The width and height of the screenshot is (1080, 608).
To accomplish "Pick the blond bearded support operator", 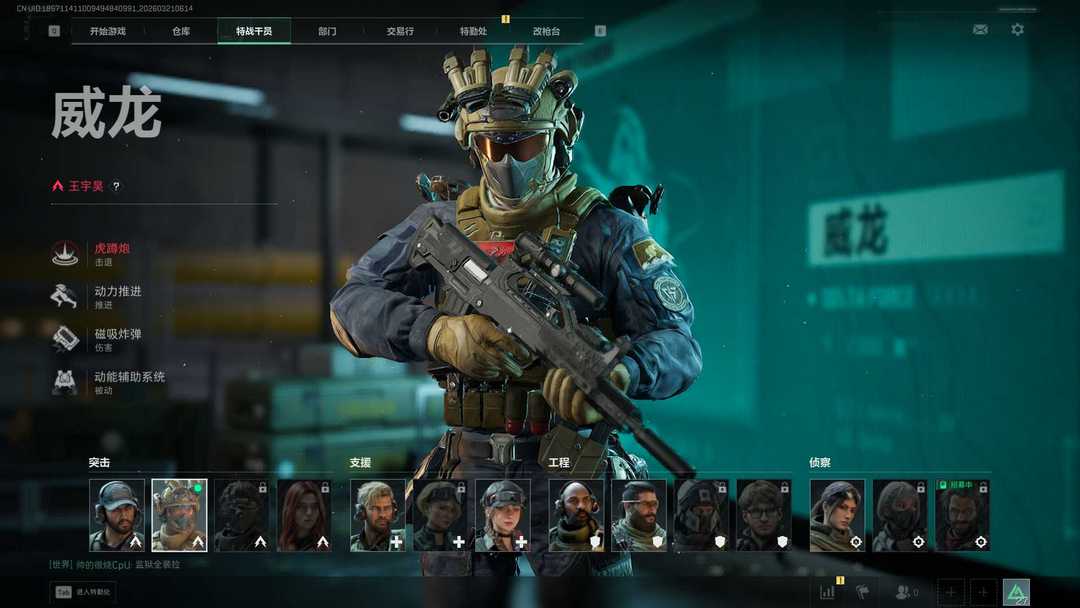I will (378, 515).
